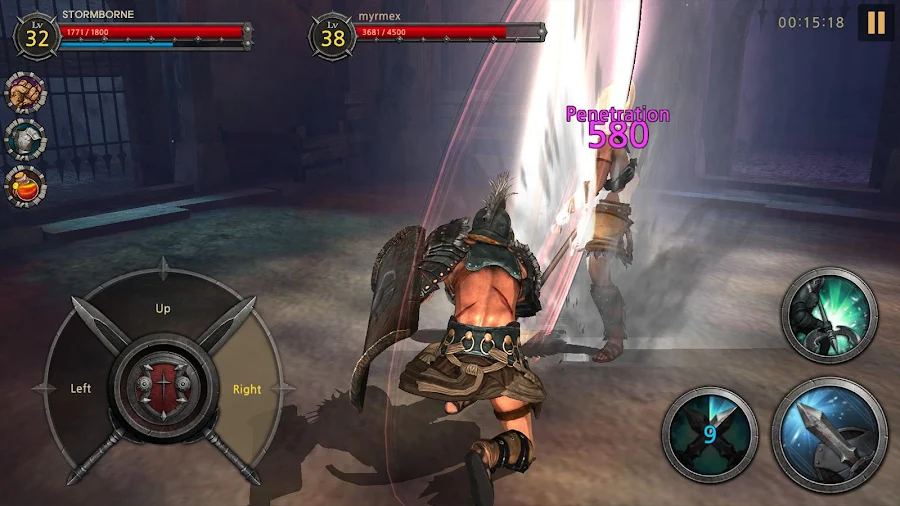Viewport: 900px width, 506px height.
Task: Trigger the green halberd skill
Action: (828, 315)
